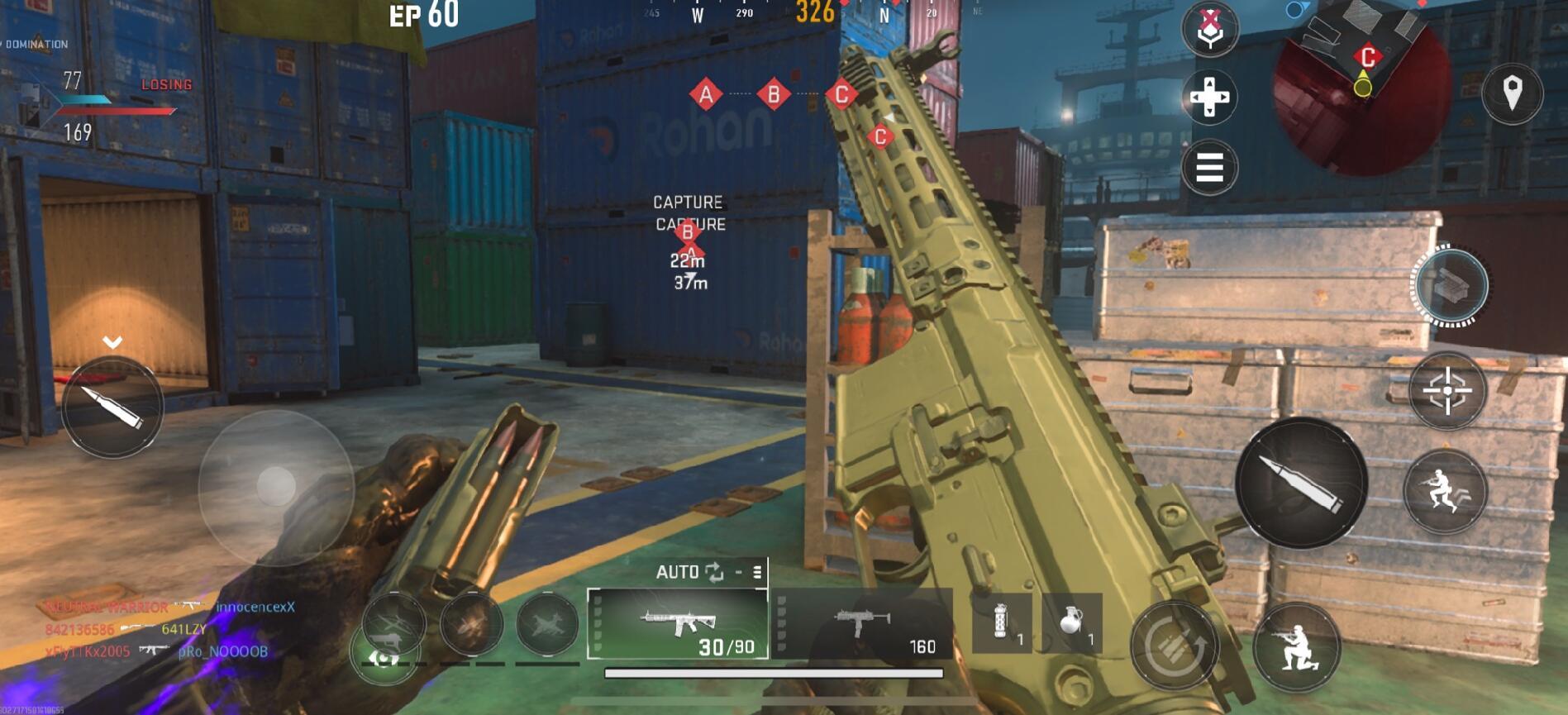
Task: Tap the large bullet fire button
Action: pyautogui.click(x=1301, y=483)
